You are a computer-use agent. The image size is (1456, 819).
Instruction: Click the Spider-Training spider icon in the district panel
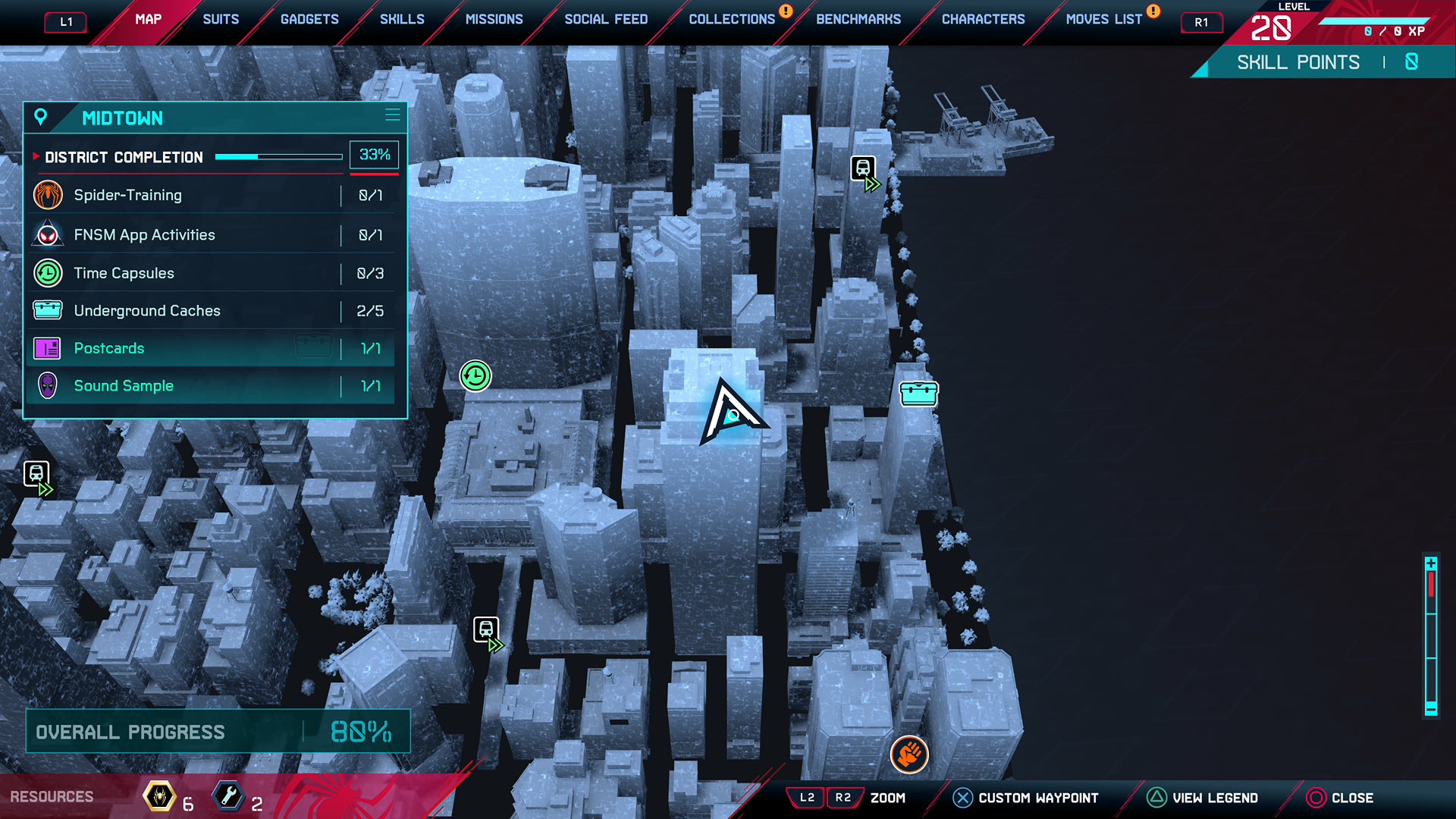click(x=48, y=195)
